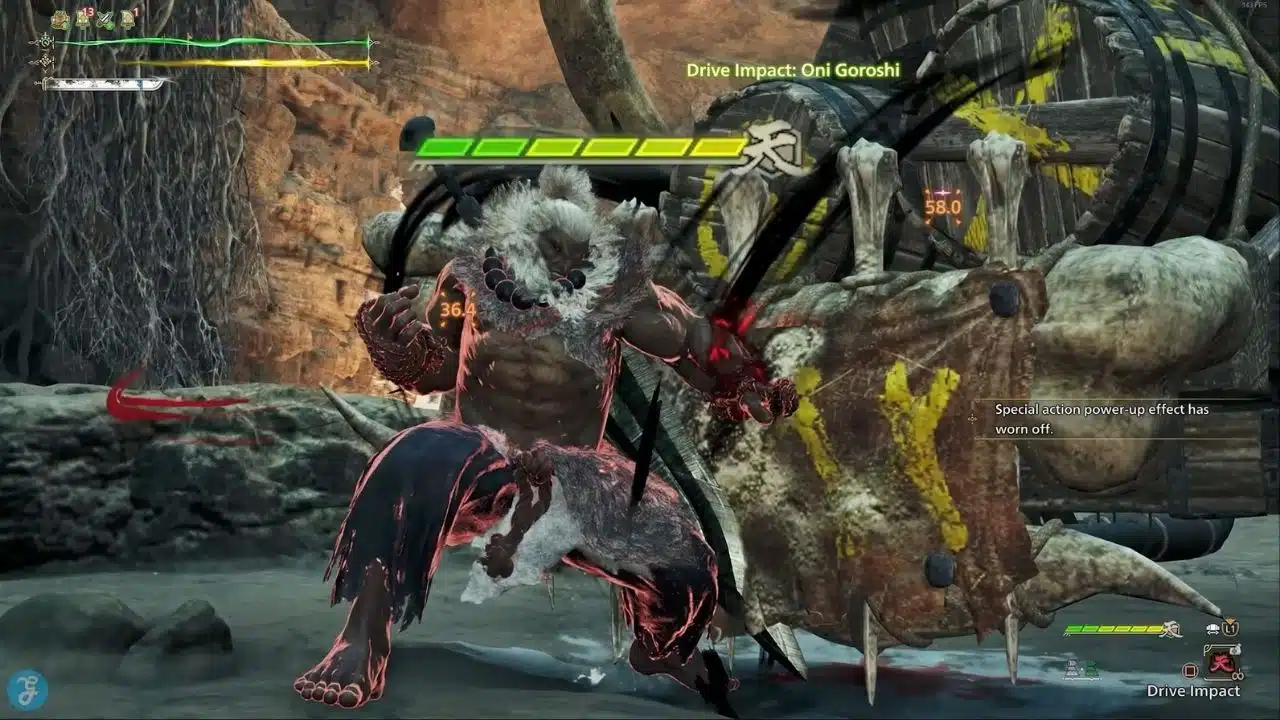Select the whetstone item with green blade icon
The image size is (1280, 720).
(x=105, y=20)
